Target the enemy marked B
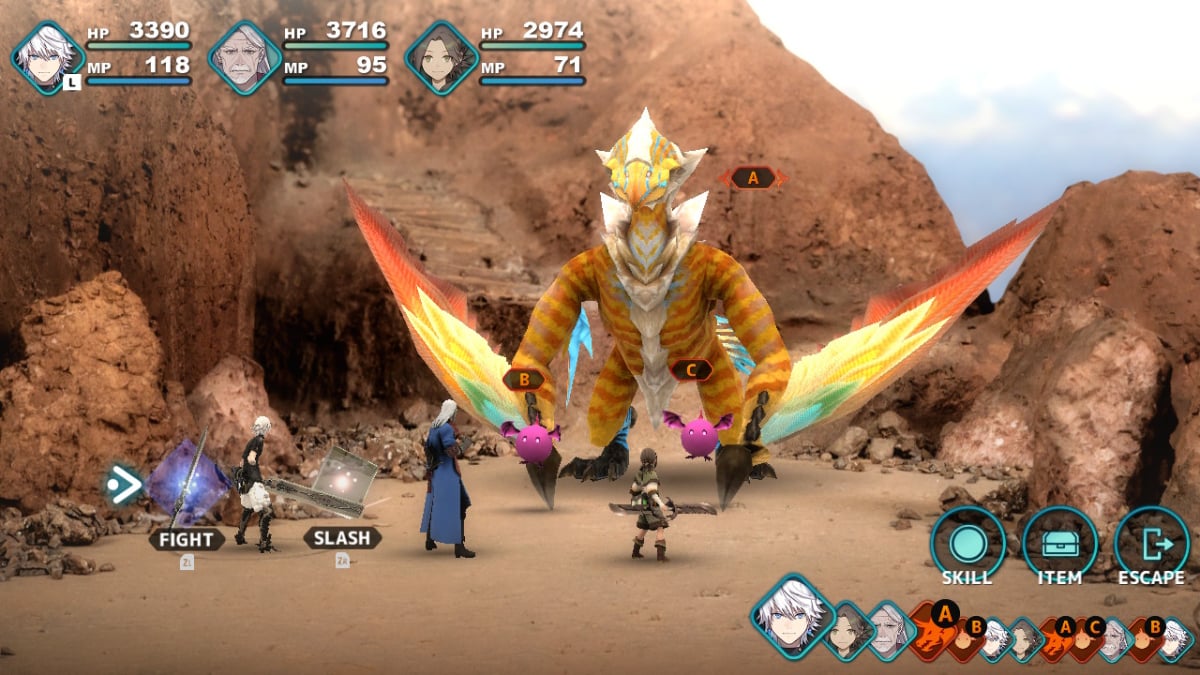 click(x=522, y=380)
